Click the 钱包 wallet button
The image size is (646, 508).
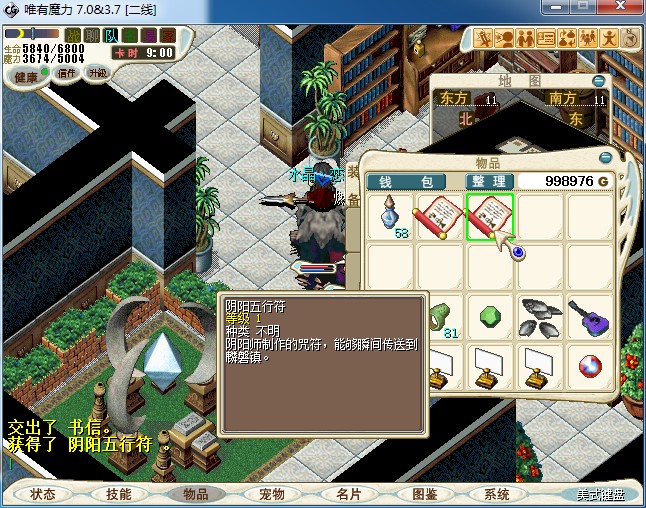(406, 181)
